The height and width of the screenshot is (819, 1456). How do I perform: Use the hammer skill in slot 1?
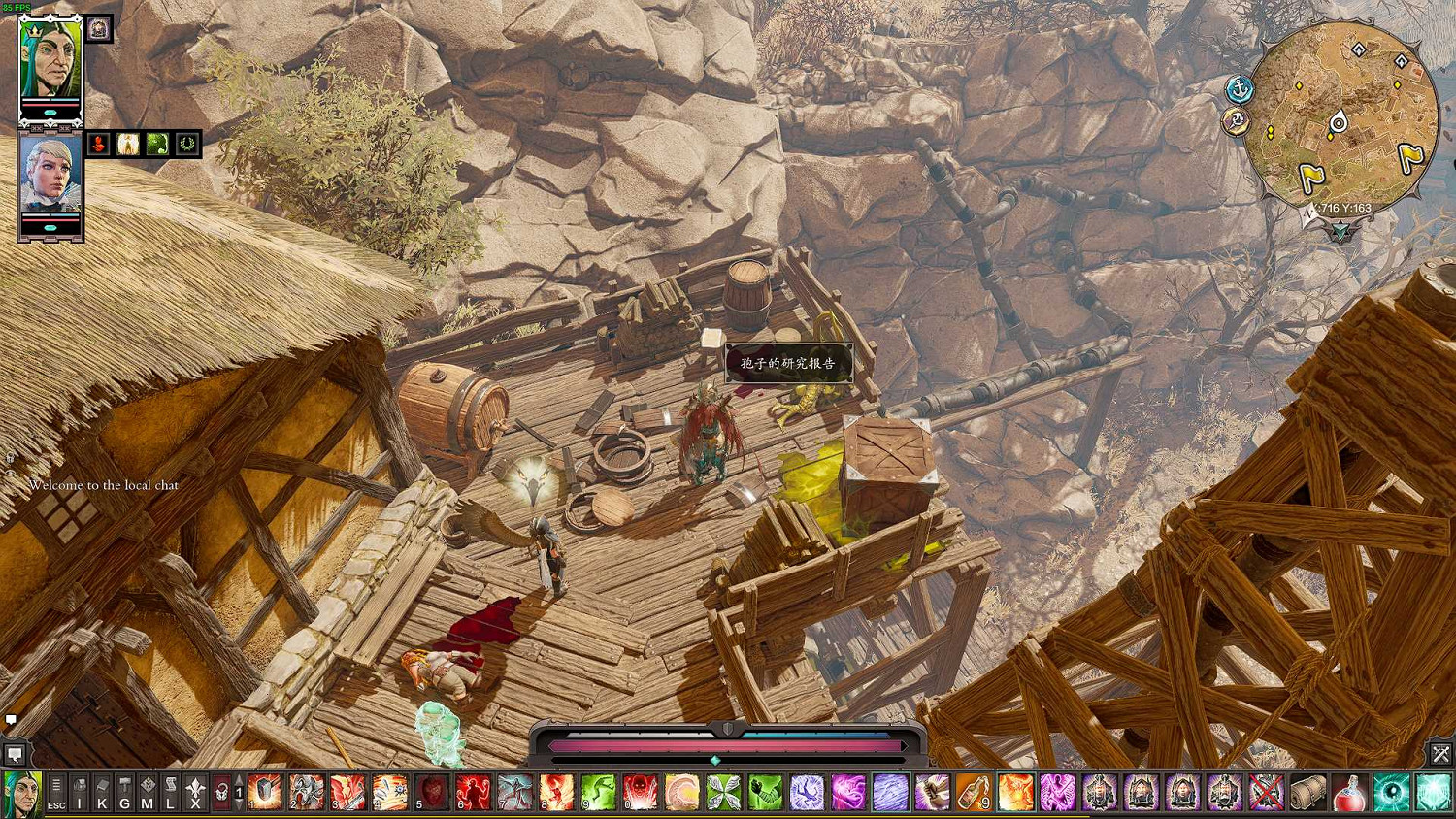264,793
